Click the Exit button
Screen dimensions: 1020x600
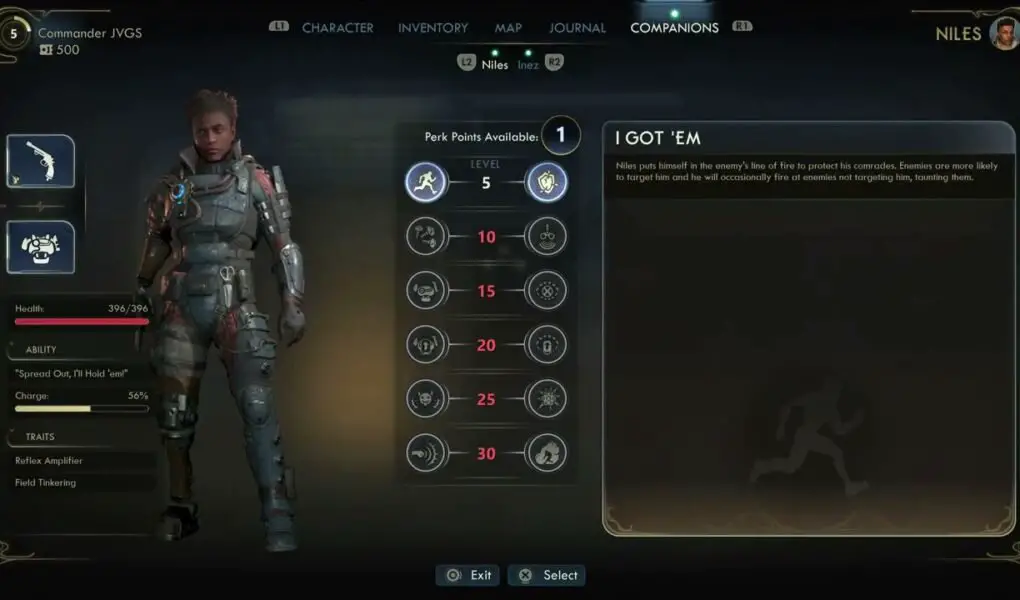click(x=469, y=575)
